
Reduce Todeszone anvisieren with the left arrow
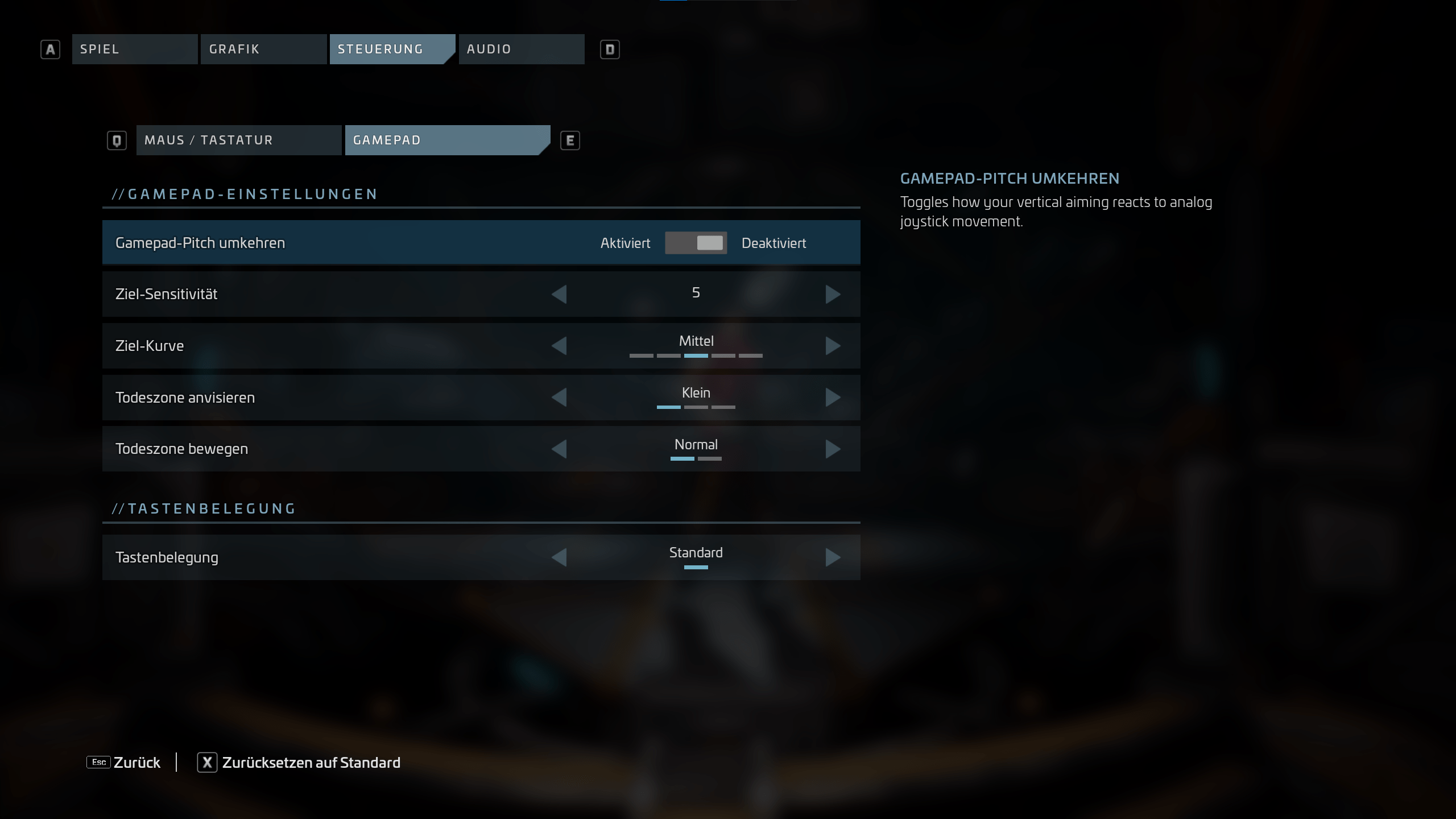coord(559,397)
